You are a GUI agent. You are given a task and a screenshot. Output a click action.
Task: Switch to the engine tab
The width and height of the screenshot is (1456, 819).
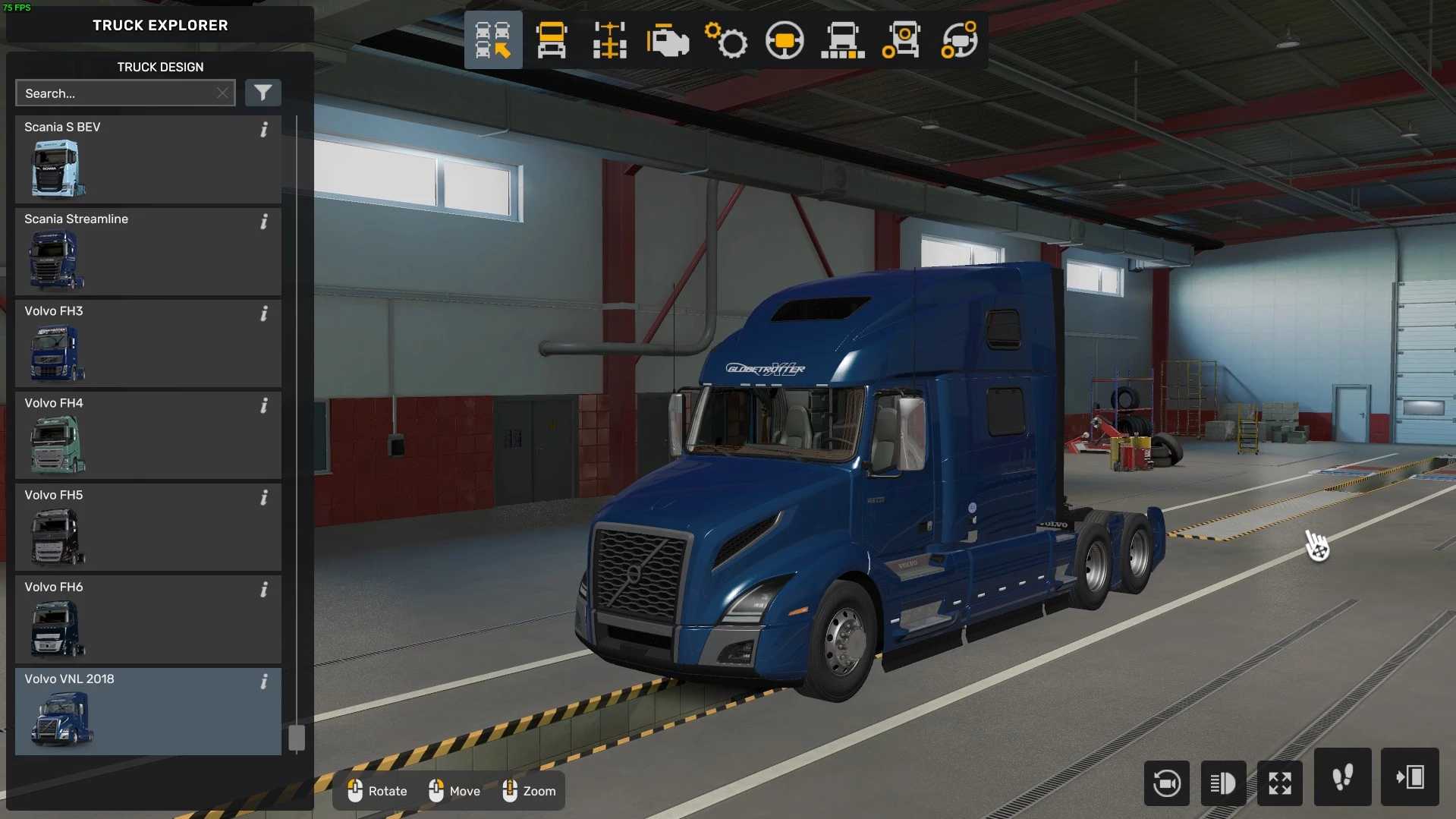(x=668, y=40)
